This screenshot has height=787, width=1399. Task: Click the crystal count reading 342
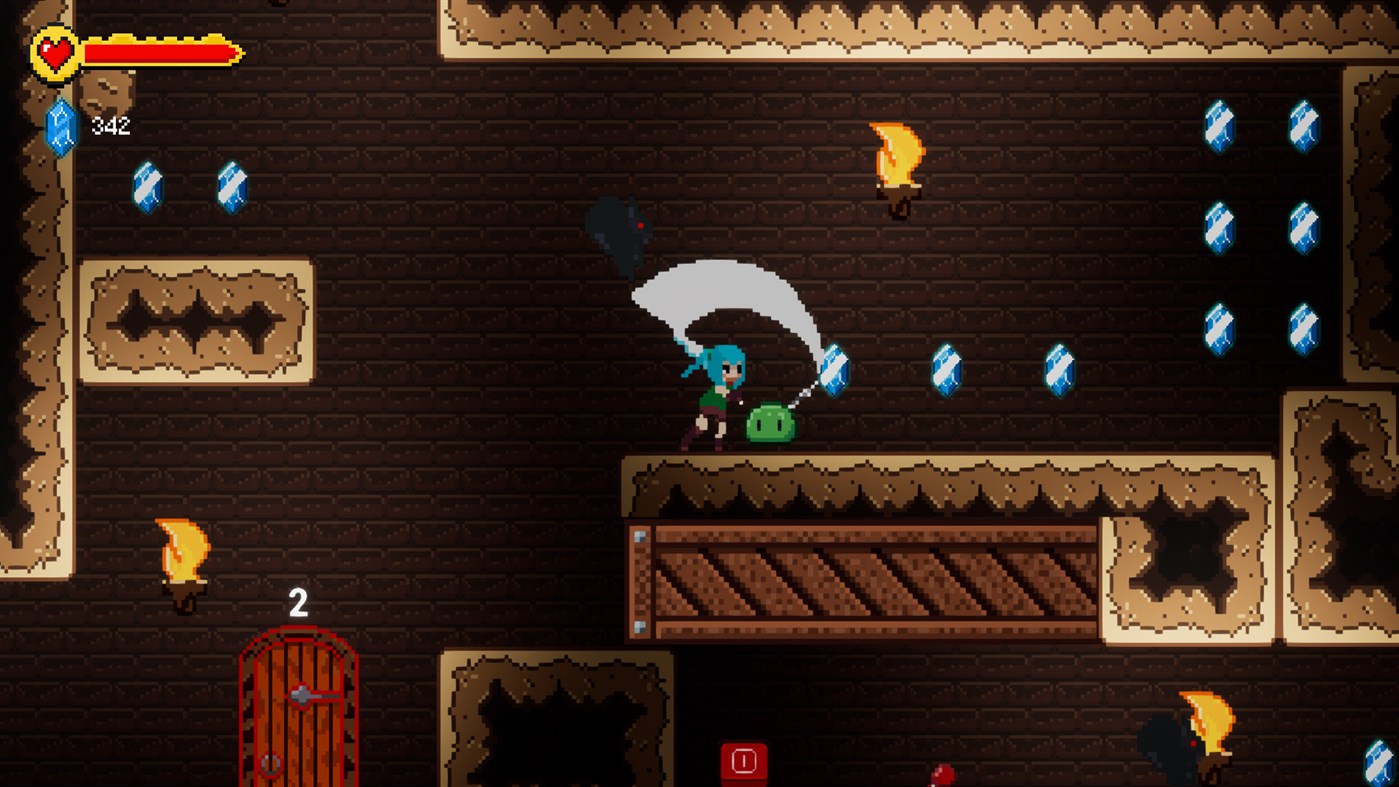click(x=110, y=125)
